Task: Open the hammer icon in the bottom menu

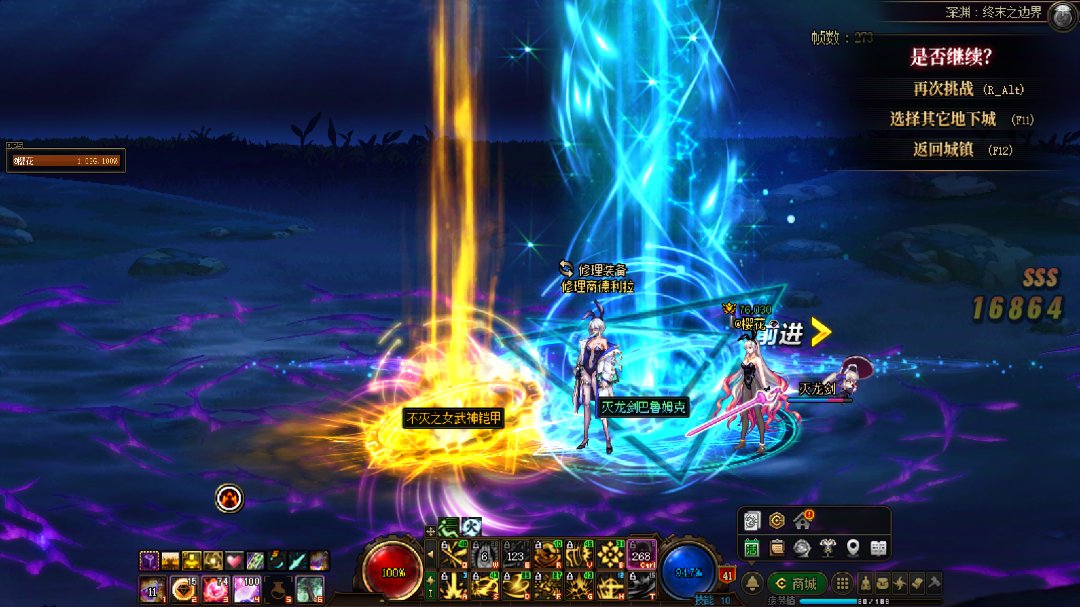Action: (x=934, y=583)
